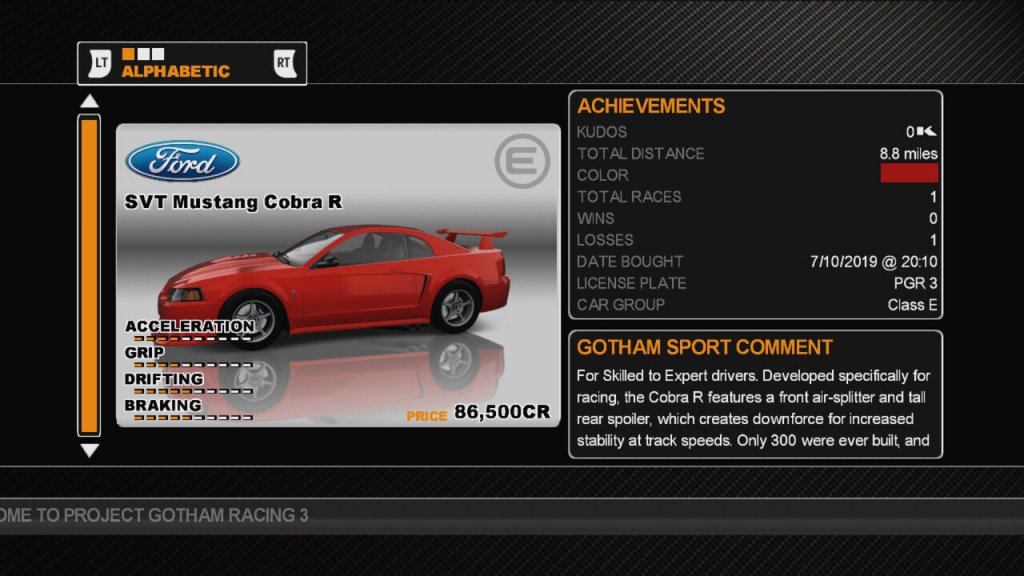Click the down arrow below the car list
Image resolution: width=1024 pixels, height=576 pixels.
[90, 451]
